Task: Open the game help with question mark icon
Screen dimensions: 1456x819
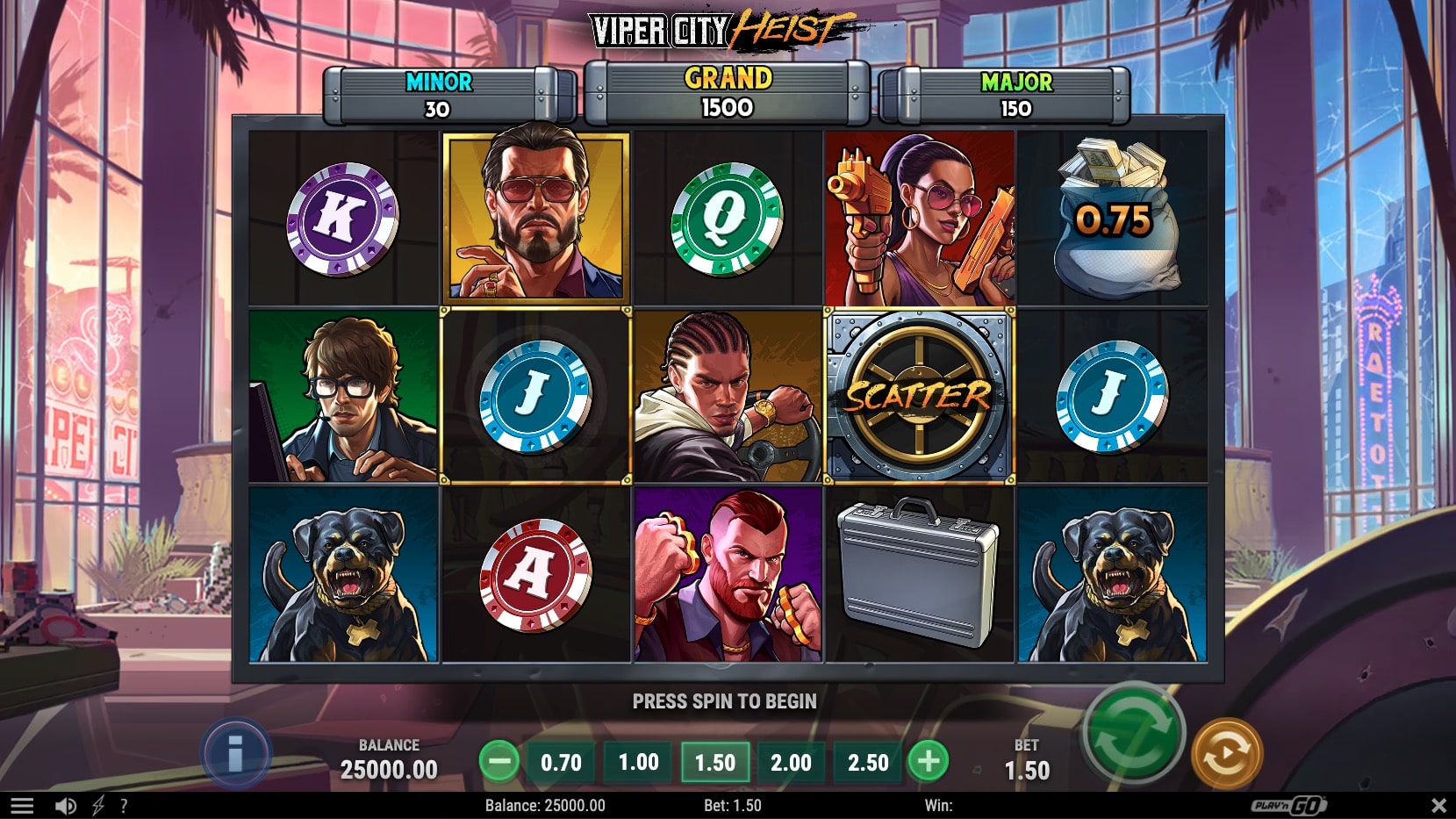Action: point(126,804)
